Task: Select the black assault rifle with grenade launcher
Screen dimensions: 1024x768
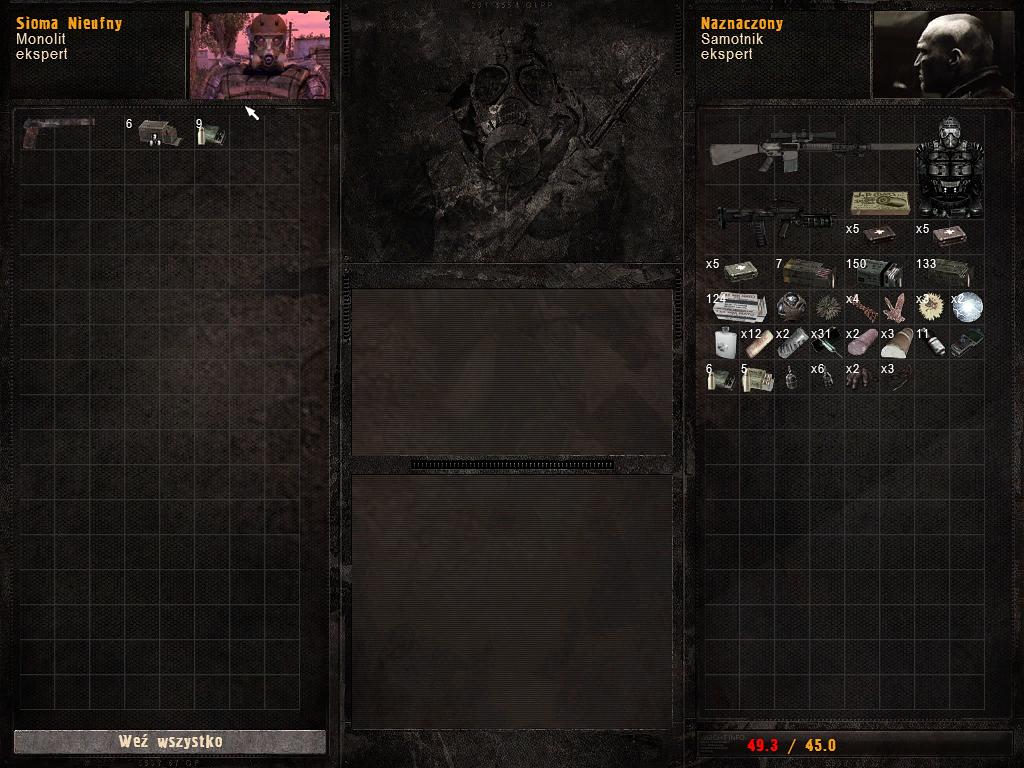Action: tap(776, 219)
